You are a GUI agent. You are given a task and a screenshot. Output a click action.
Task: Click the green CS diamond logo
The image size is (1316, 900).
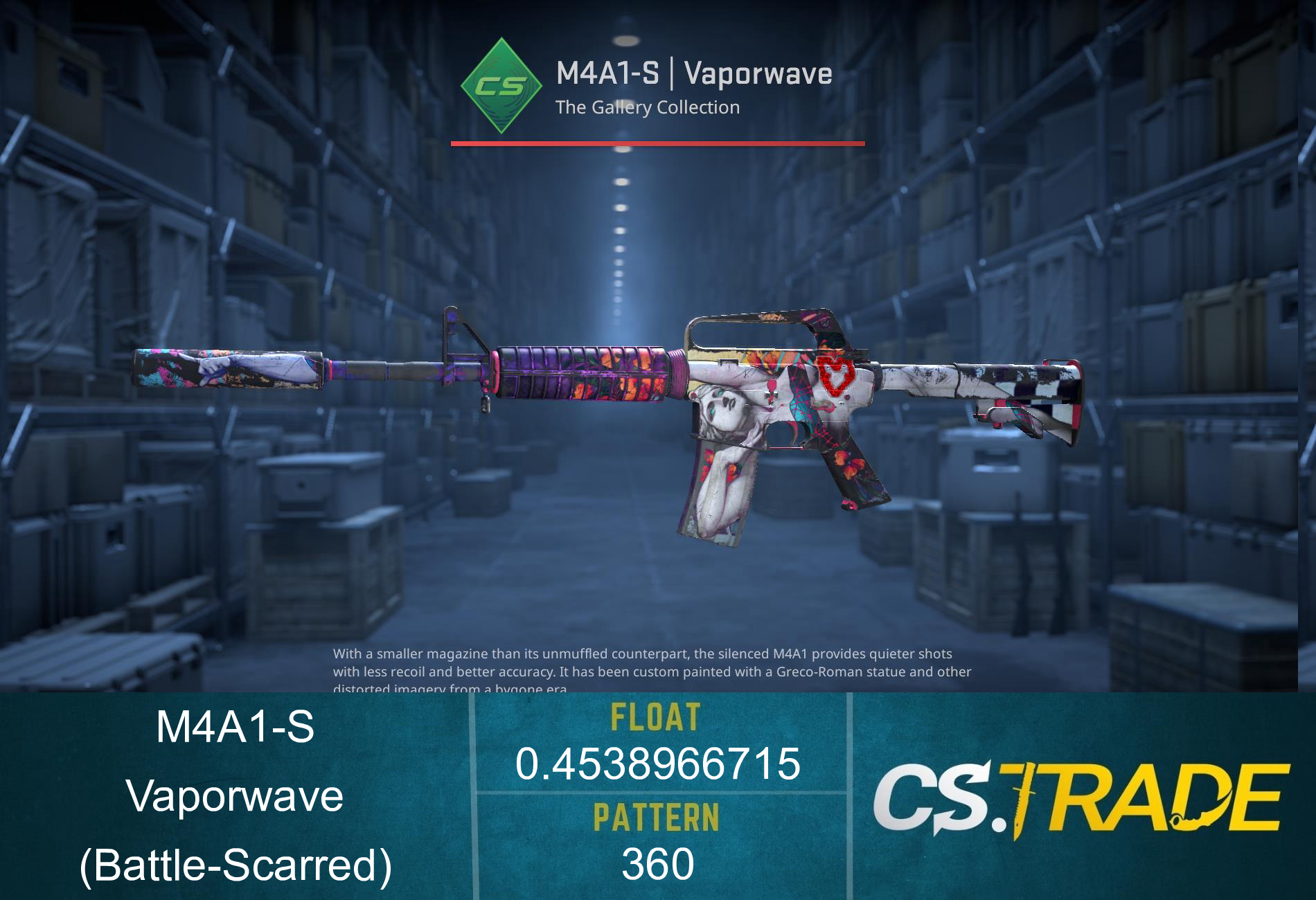pyautogui.click(x=500, y=85)
